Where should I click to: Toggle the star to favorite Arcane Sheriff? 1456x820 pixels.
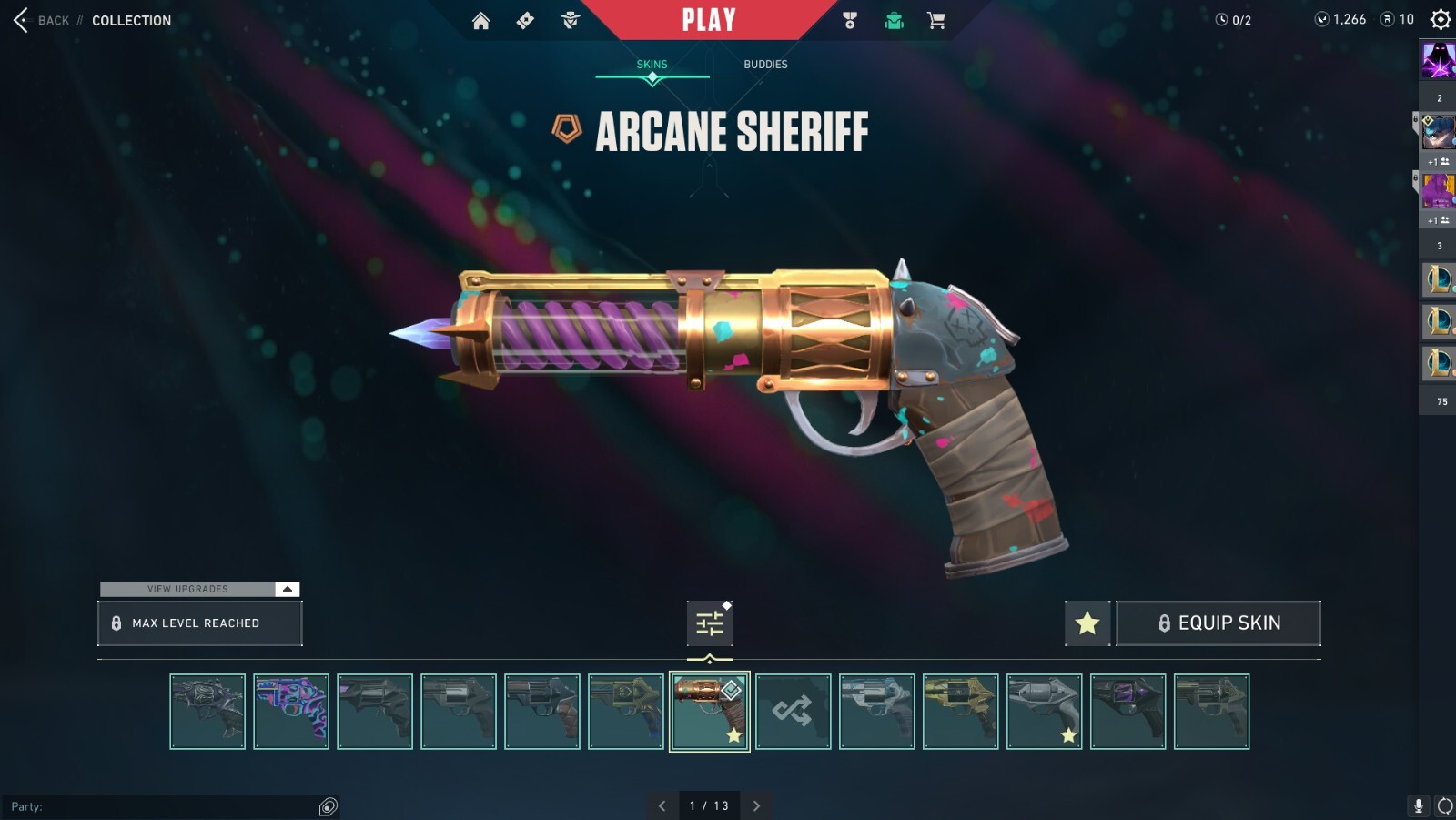pyautogui.click(x=1087, y=623)
